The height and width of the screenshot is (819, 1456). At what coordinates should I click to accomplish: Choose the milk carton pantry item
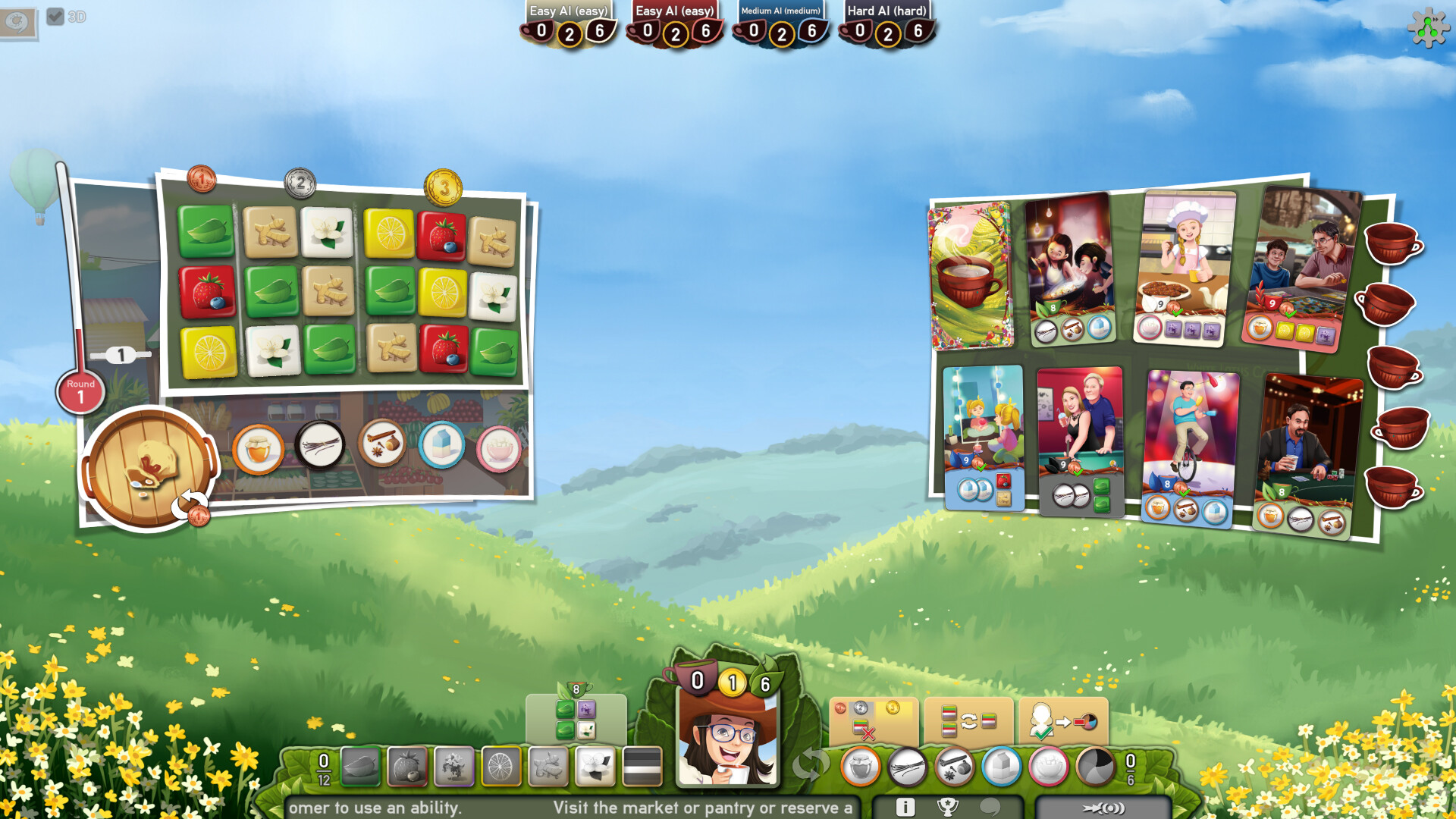tap(444, 445)
